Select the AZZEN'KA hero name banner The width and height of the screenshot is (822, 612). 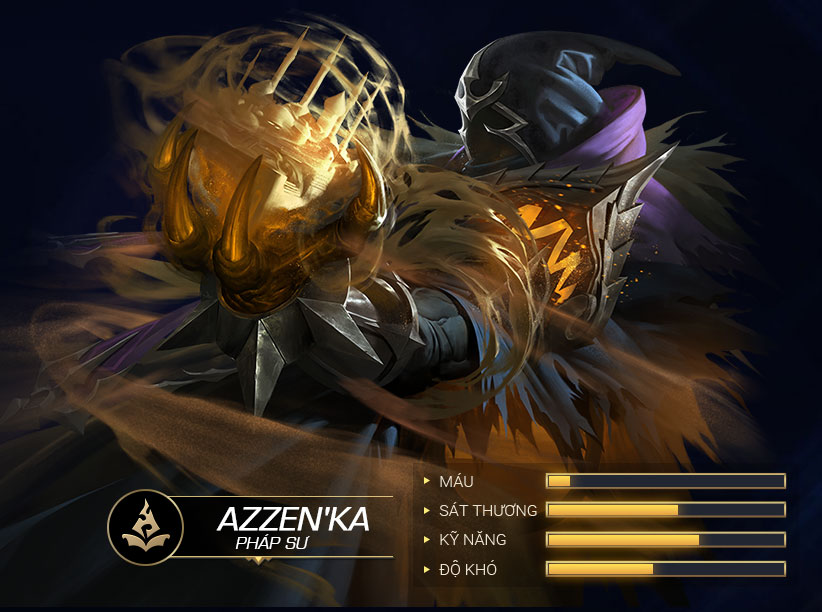coord(293,519)
